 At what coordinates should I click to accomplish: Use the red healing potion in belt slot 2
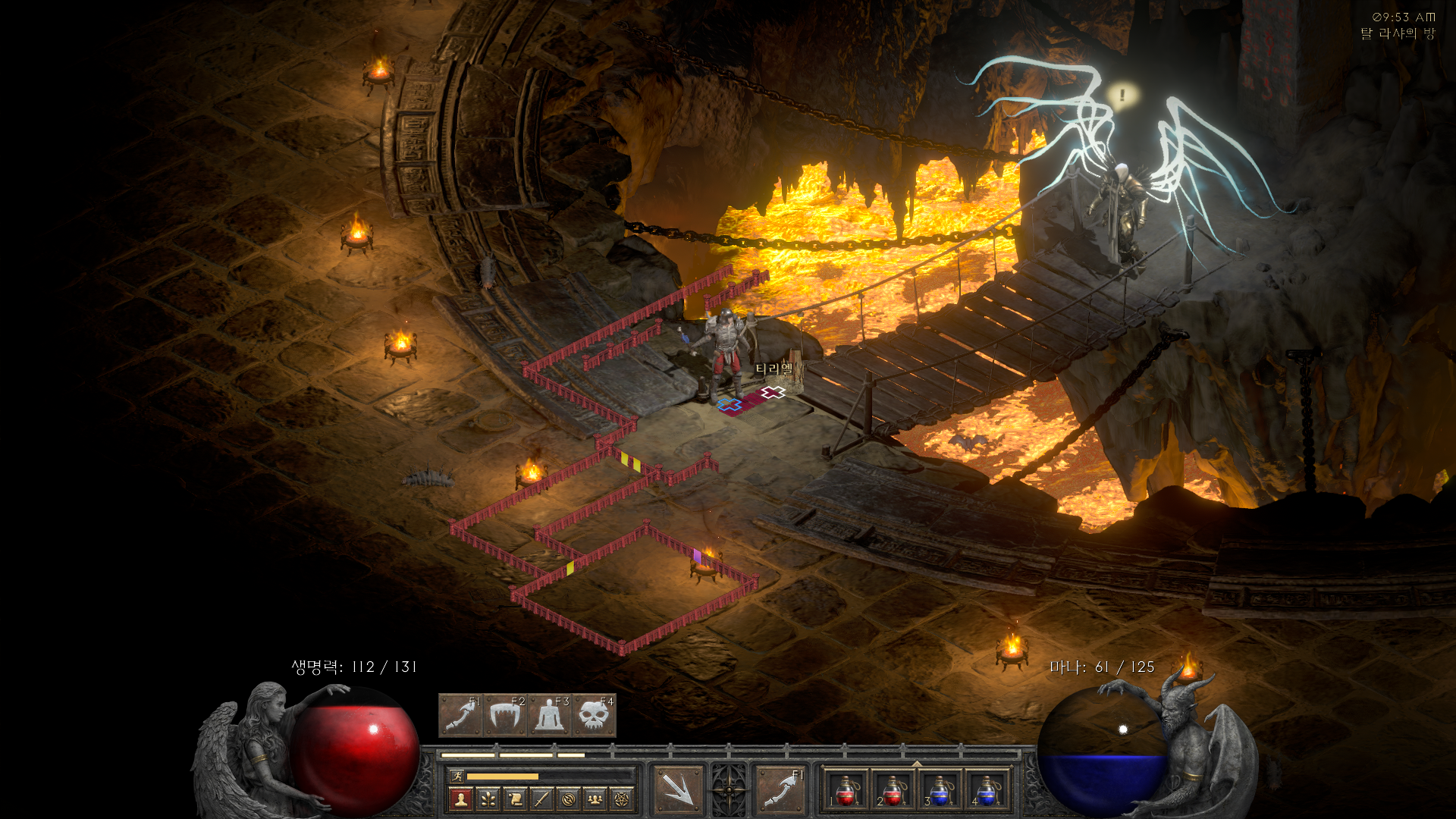click(893, 791)
